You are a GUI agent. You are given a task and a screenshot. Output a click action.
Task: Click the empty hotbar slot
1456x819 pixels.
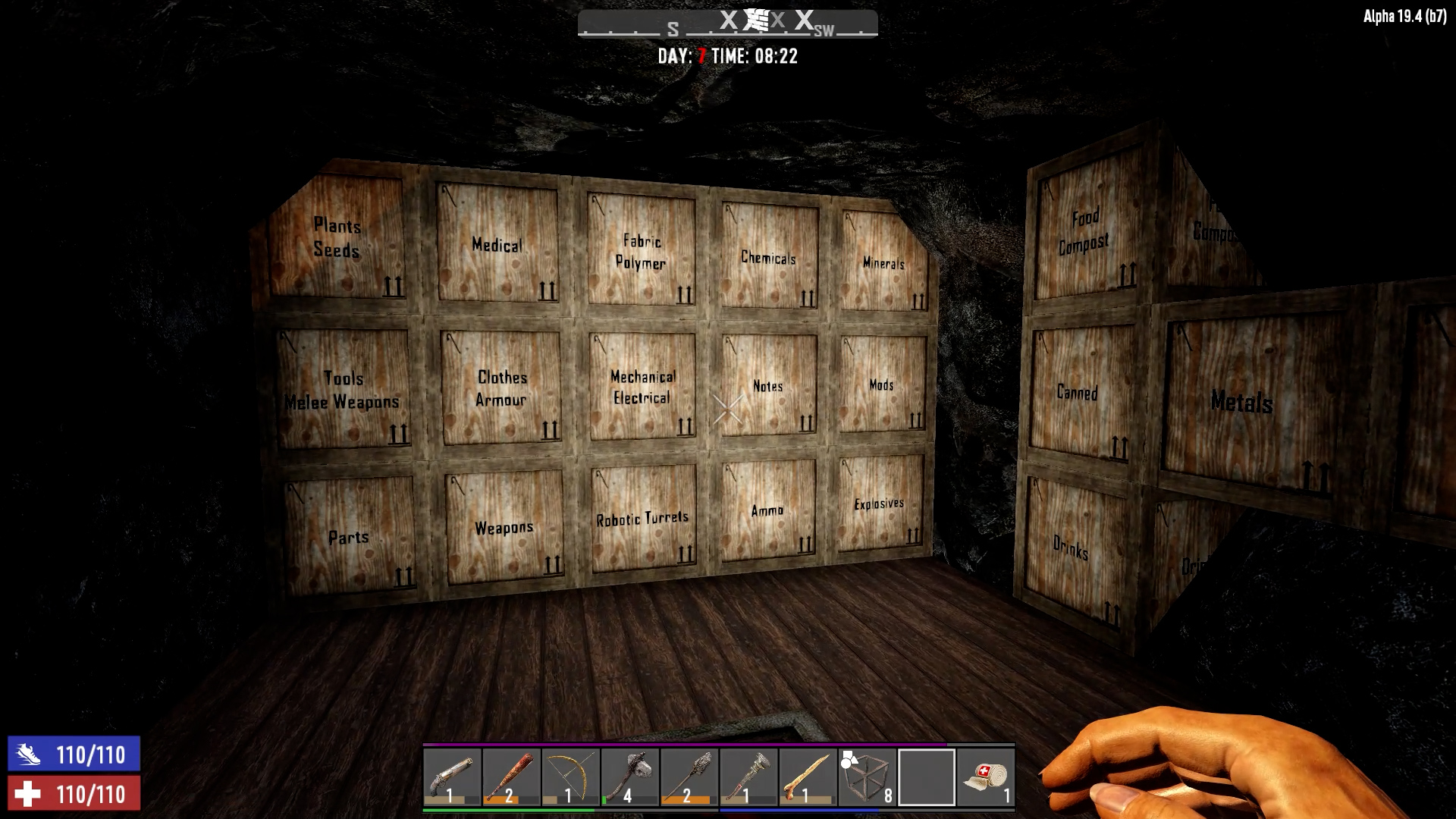926,775
